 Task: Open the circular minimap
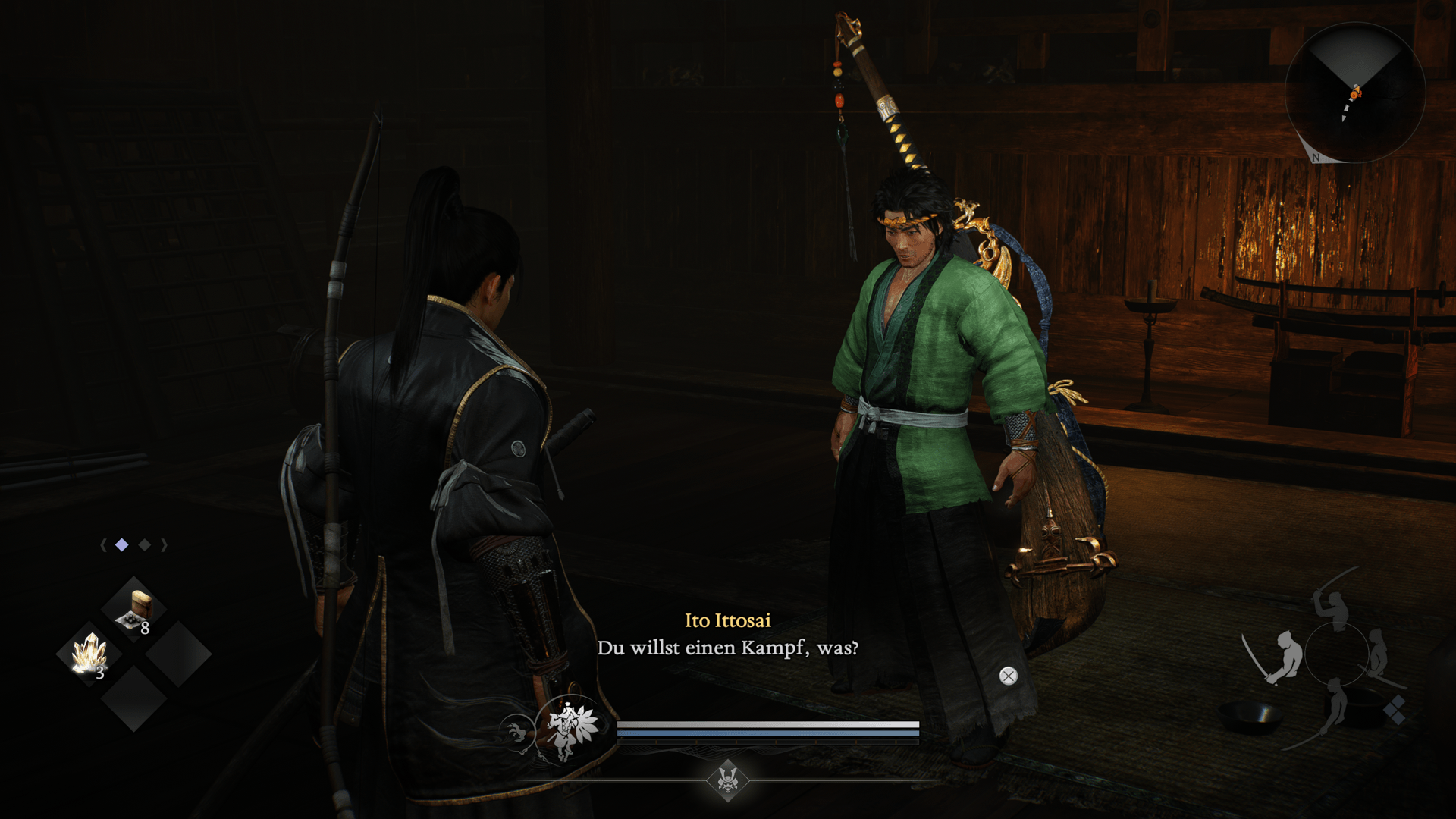(x=1354, y=93)
